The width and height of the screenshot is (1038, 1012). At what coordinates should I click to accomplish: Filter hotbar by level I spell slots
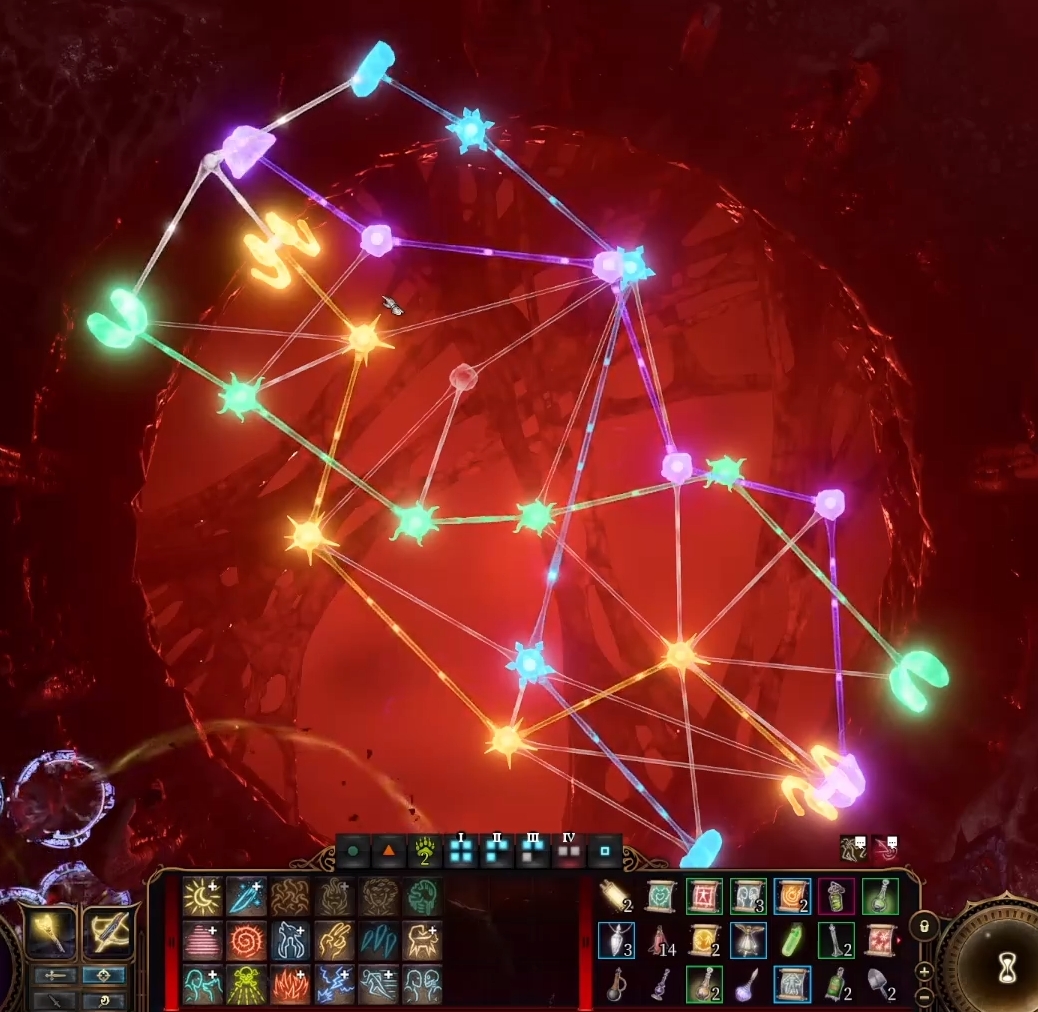click(x=461, y=852)
